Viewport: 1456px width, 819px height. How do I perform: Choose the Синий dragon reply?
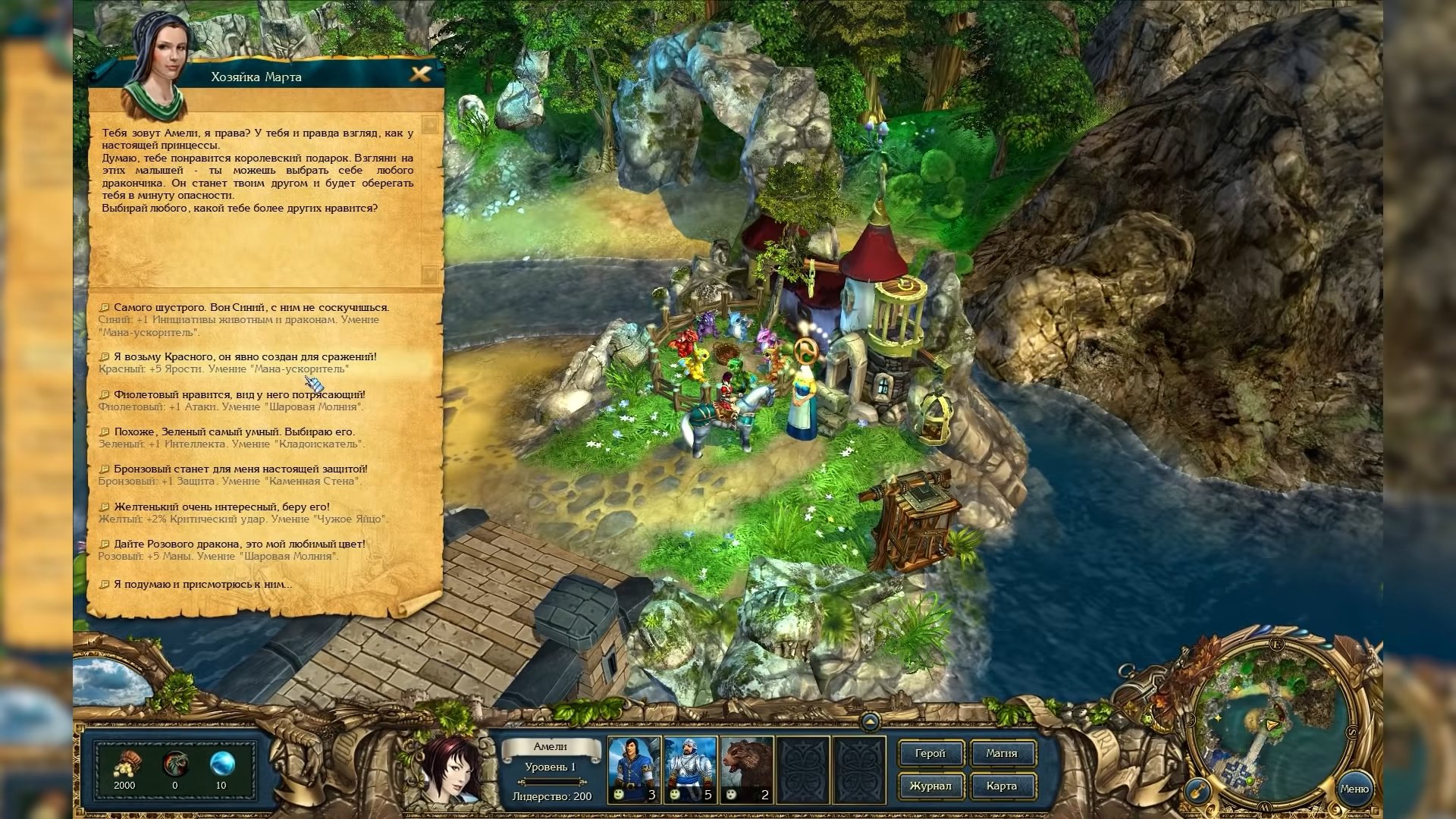pos(251,308)
